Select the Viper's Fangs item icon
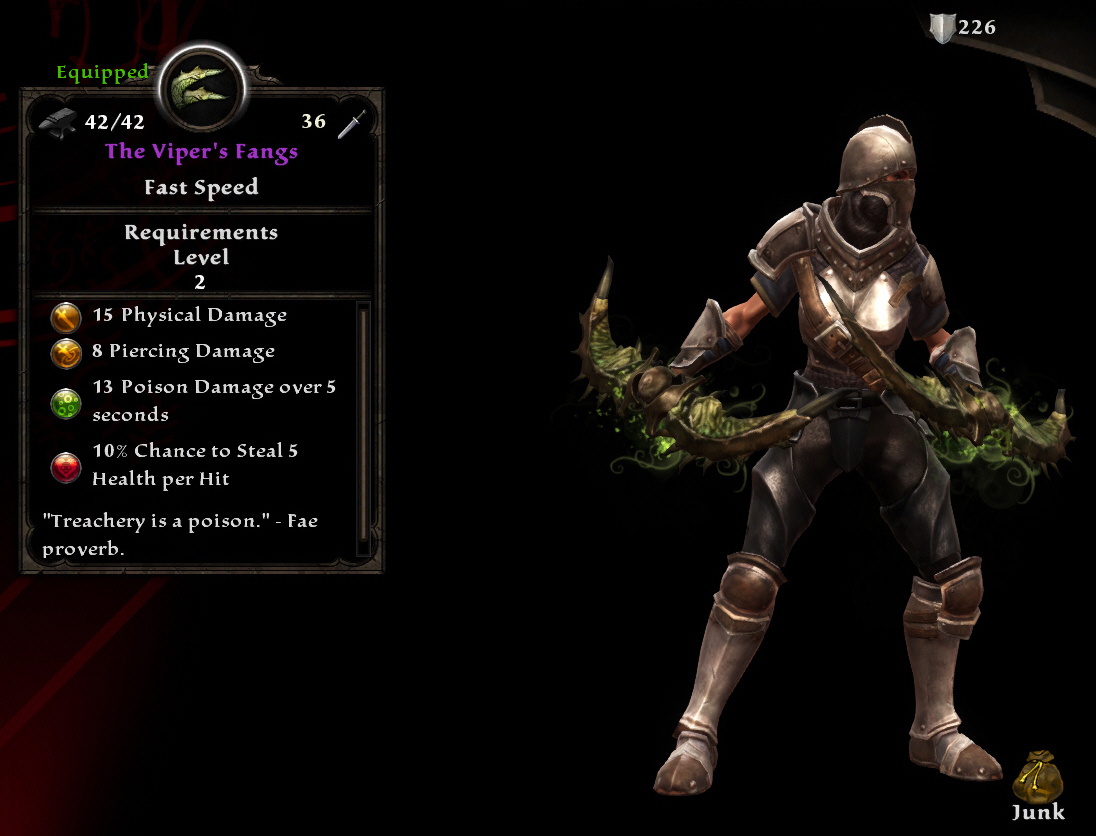This screenshot has height=836, width=1096. 201,88
